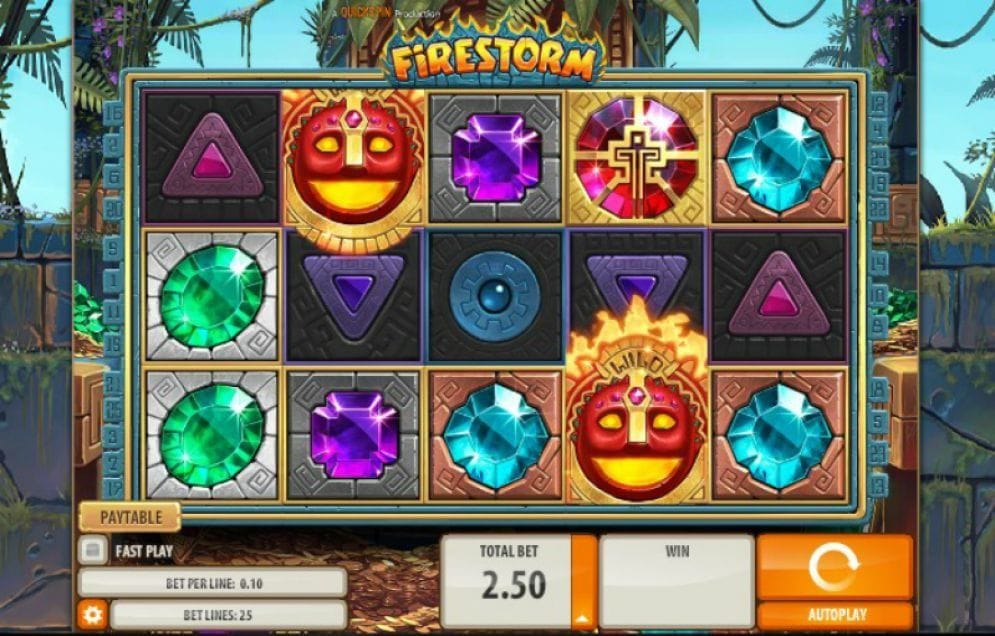The image size is (995, 636).
Task: Expand the Total Bet orange arrow
Action: click(583, 616)
